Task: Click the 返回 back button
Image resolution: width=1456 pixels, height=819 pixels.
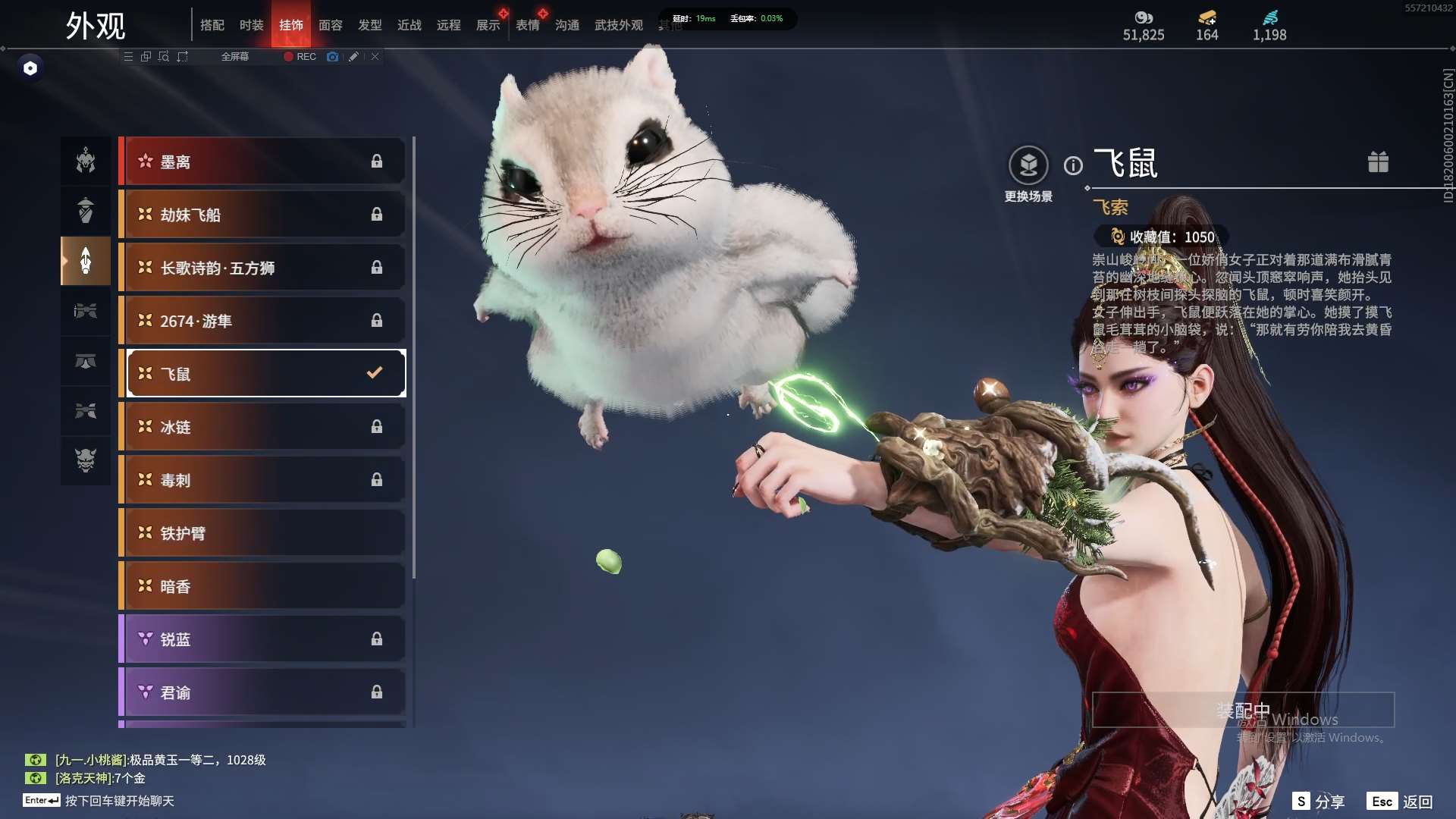Action: pyautogui.click(x=1400, y=802)
